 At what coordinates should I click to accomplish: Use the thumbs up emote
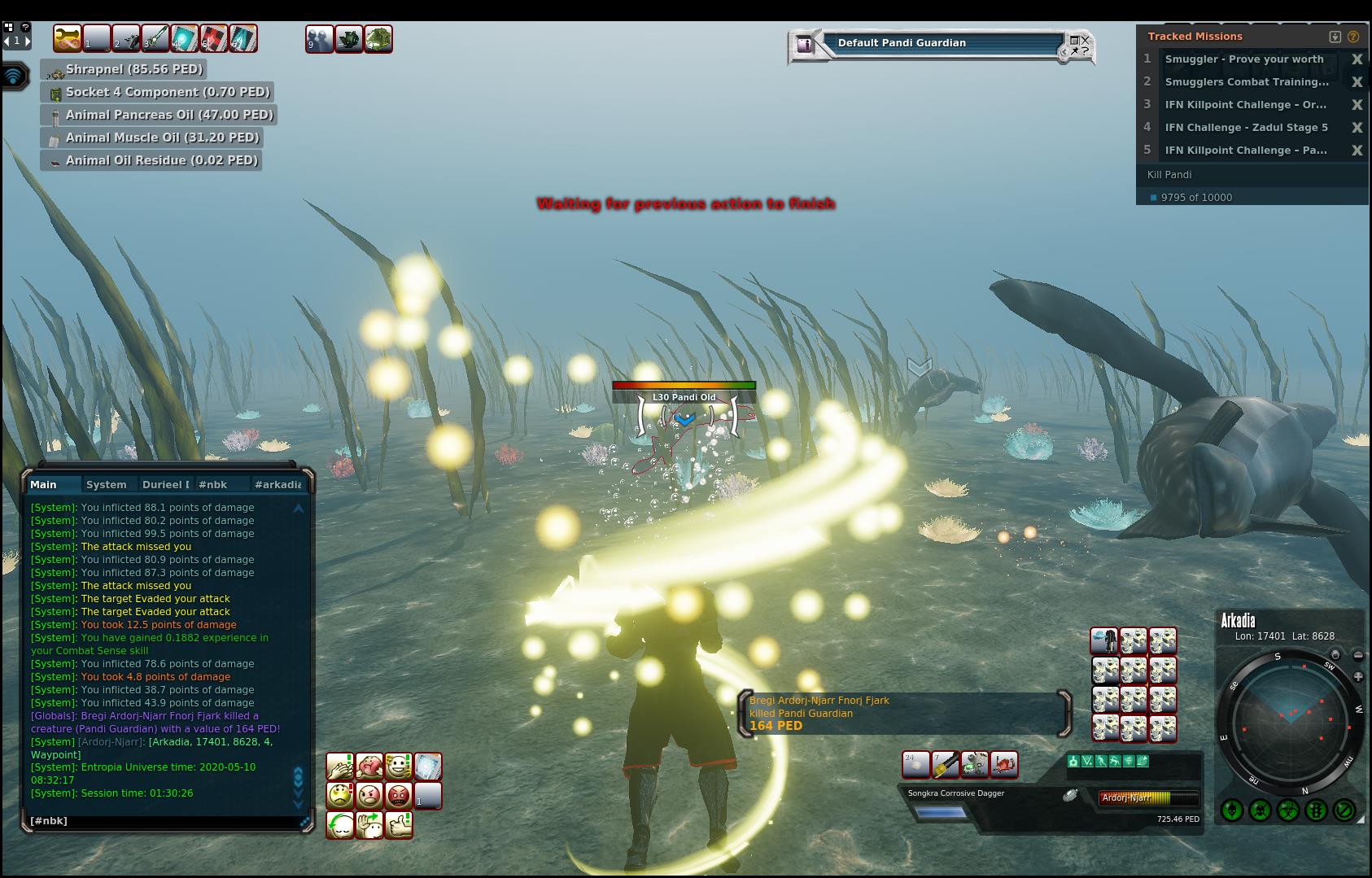coord(397,824)
